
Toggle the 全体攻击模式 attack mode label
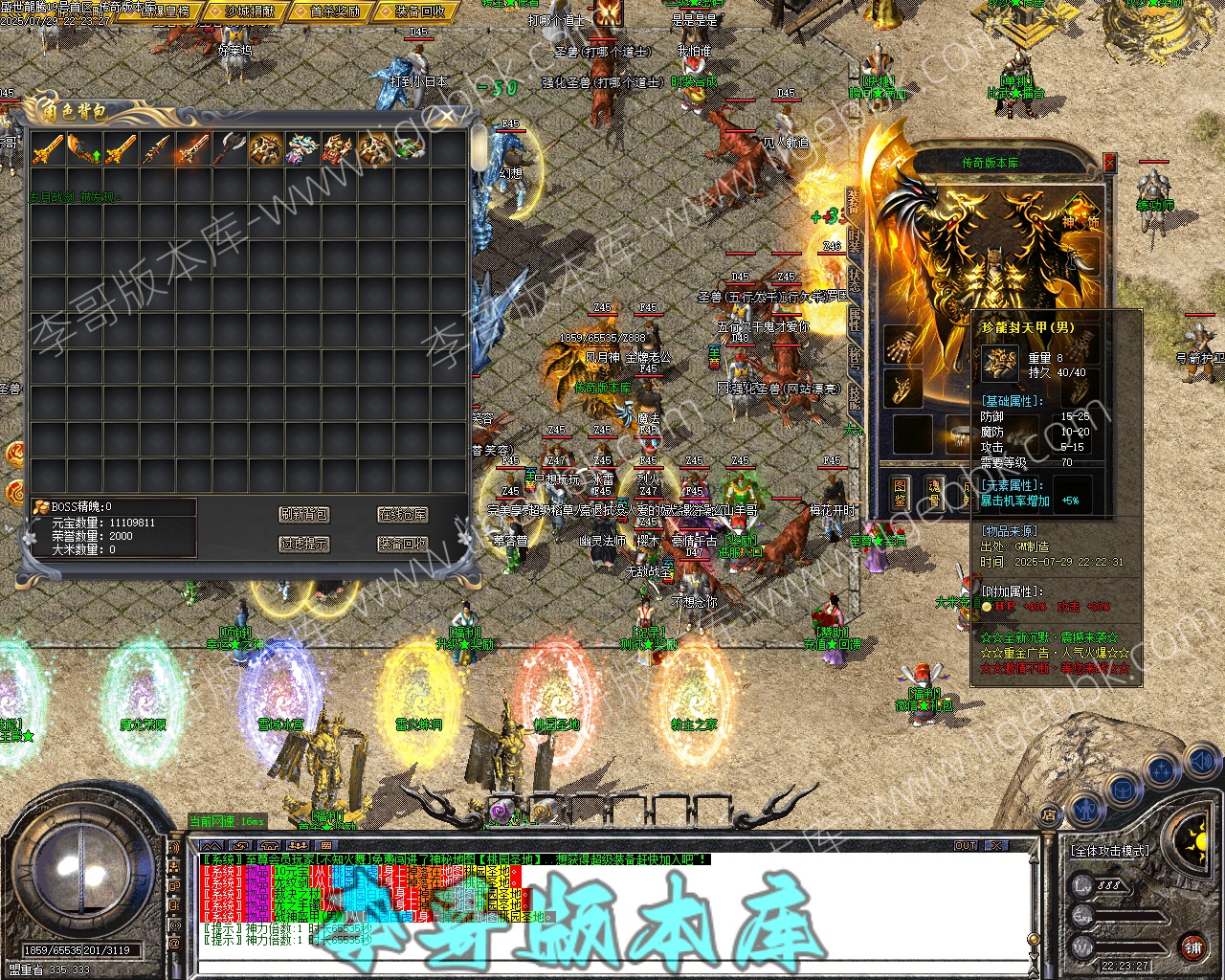[x=1110, y=850]
